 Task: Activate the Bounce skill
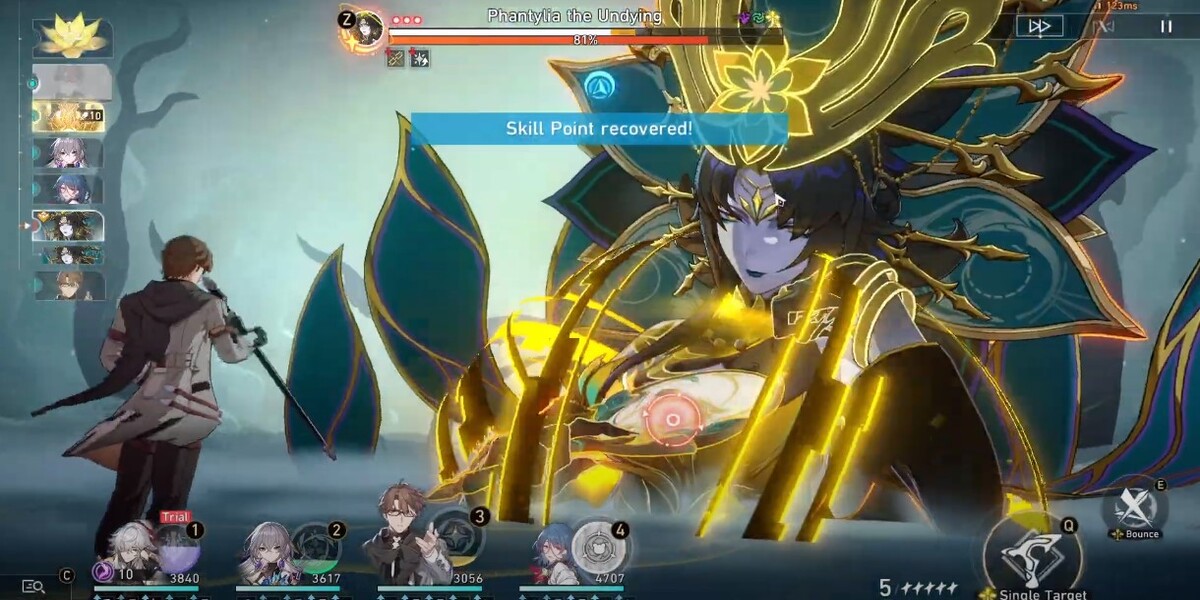pyautogui.click(x=1135, y=506)
